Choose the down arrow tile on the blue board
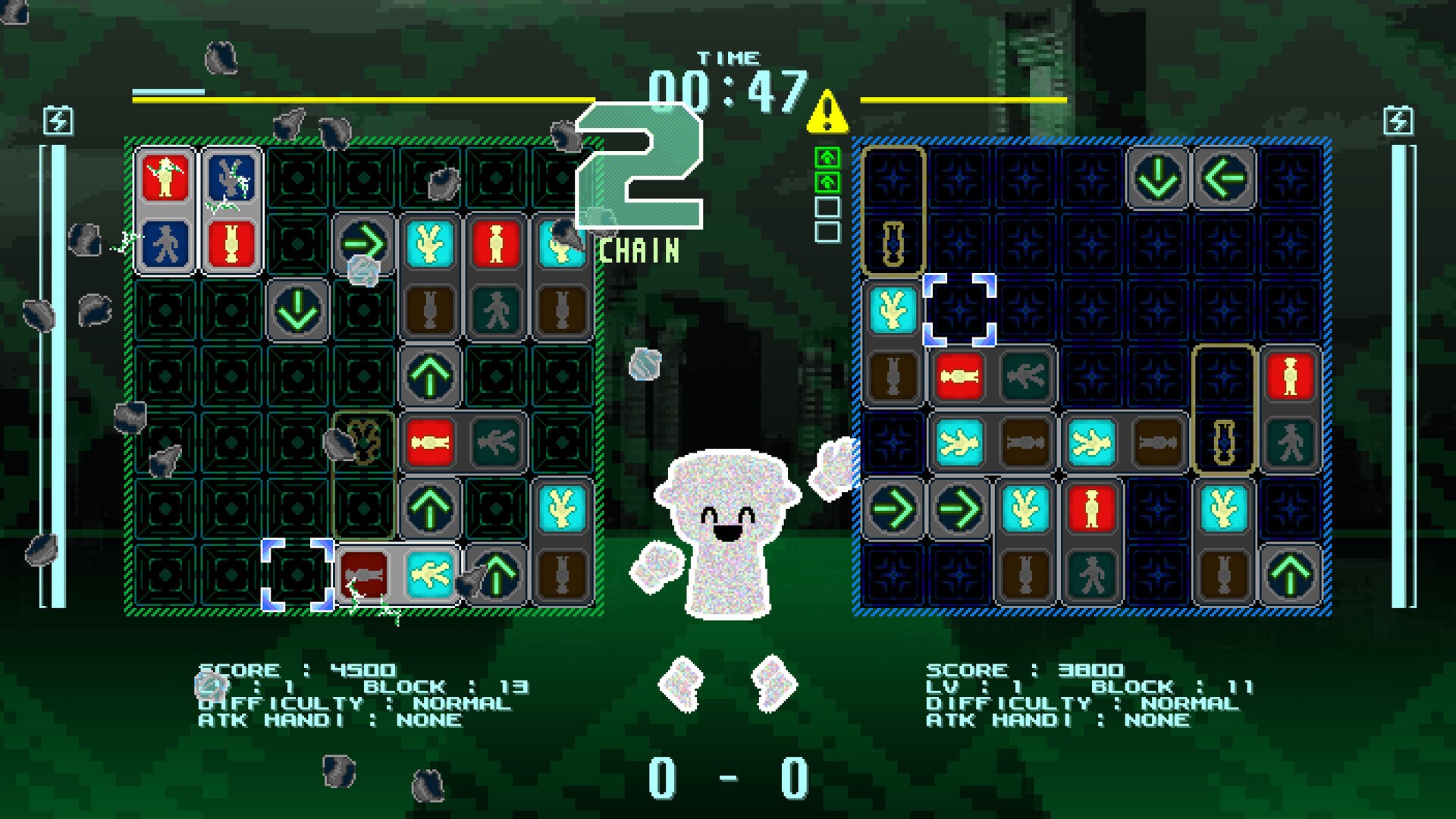 1157,178
